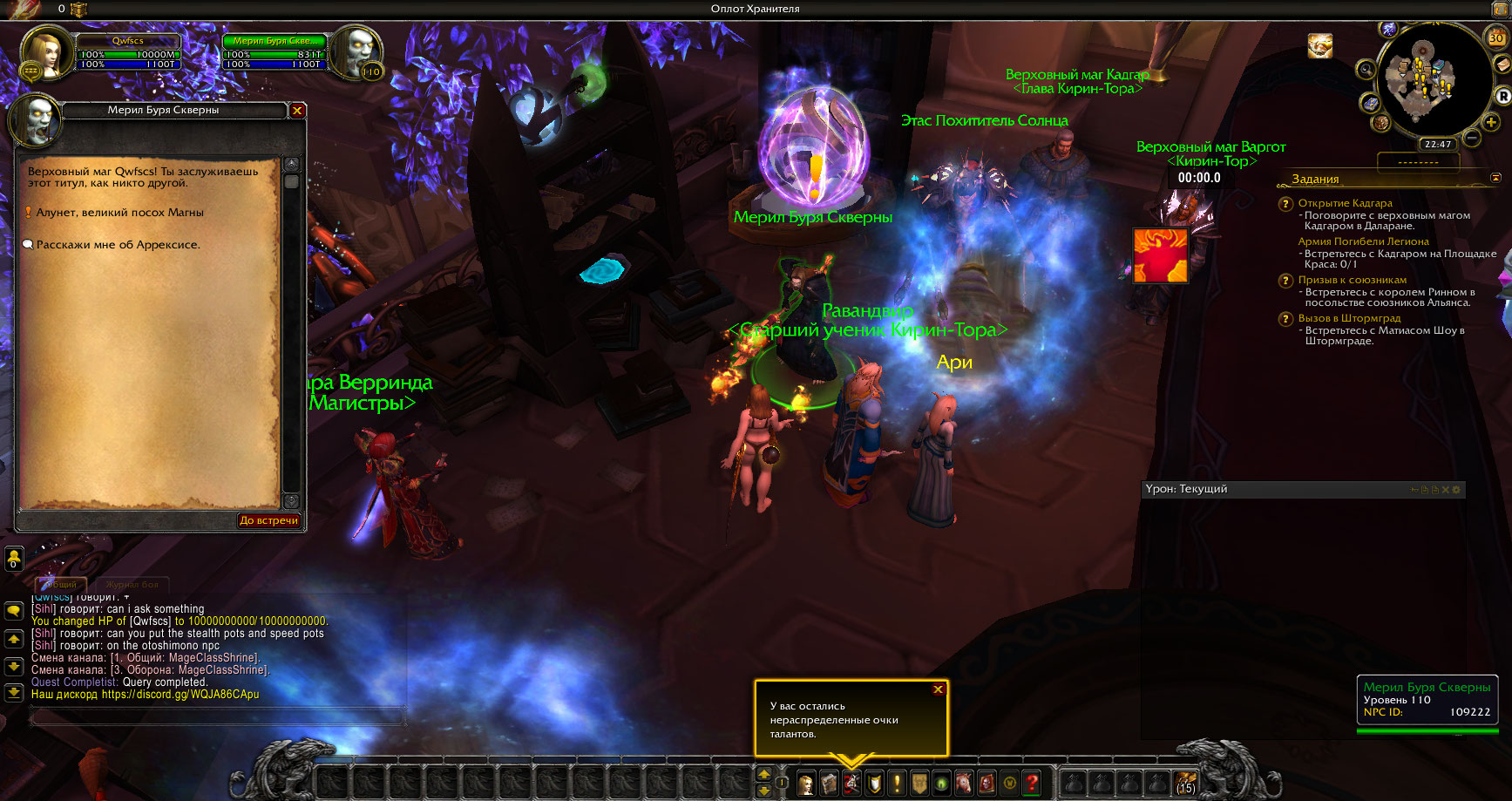Choose the "Алунет, великий посох Магны" quest option
1512x801 pixels.
[x=119, y=213]
